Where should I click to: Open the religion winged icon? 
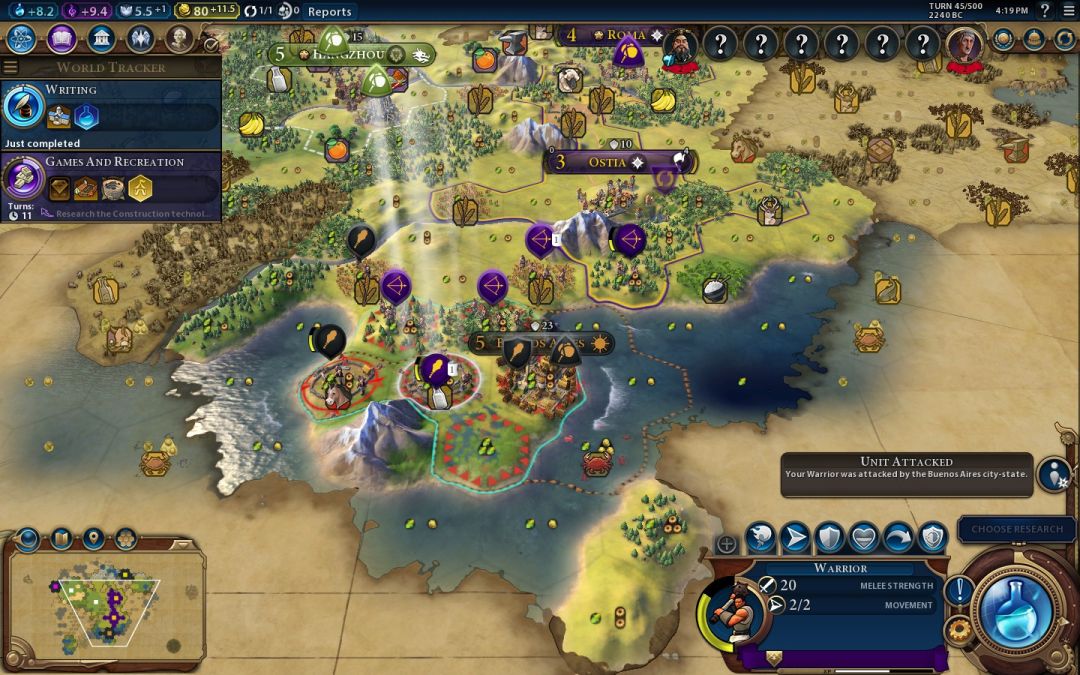click(140, 39)
